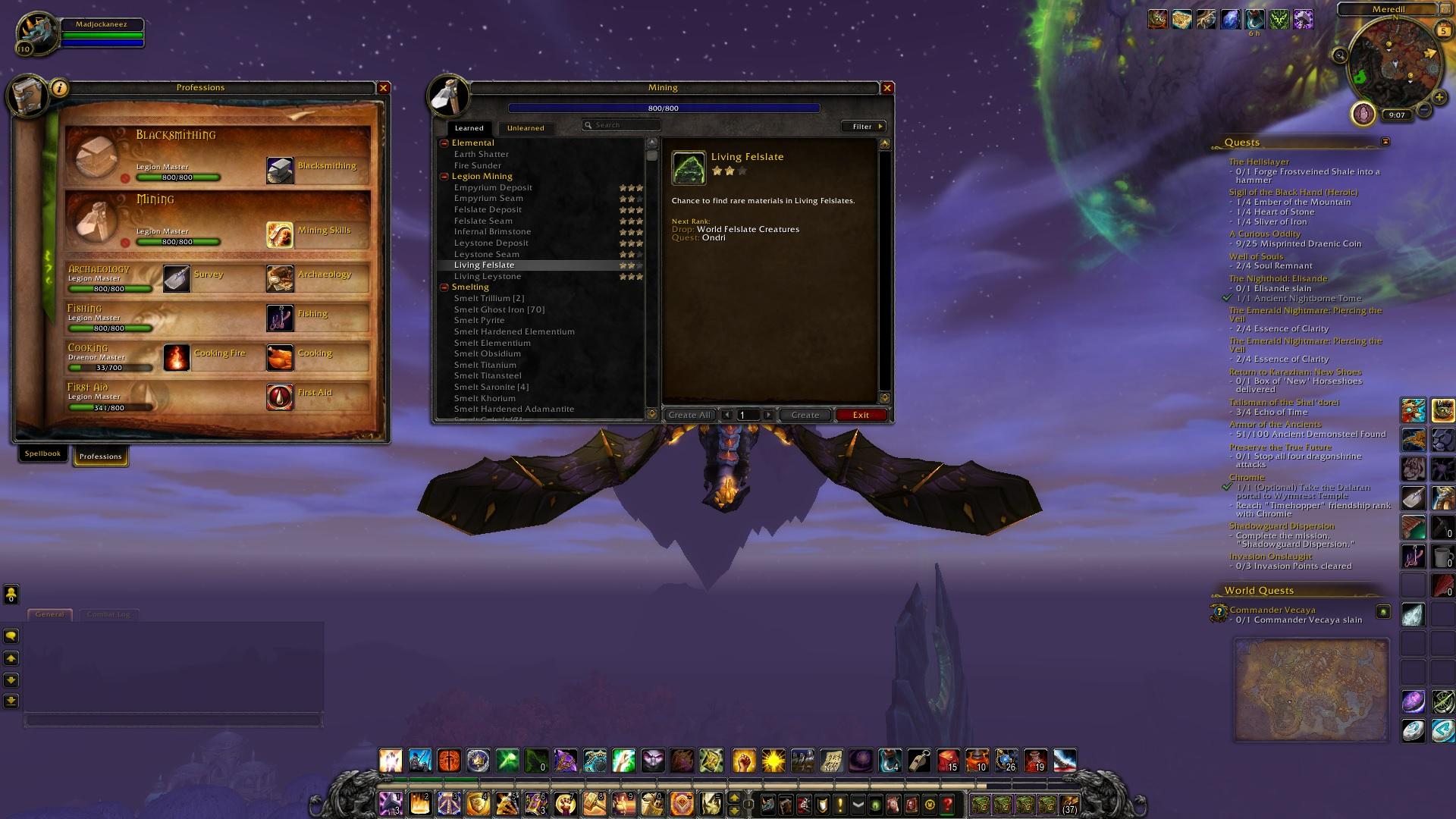Switch chat to the Combat Log tab

pyautogui.click(x=108, y=614)
